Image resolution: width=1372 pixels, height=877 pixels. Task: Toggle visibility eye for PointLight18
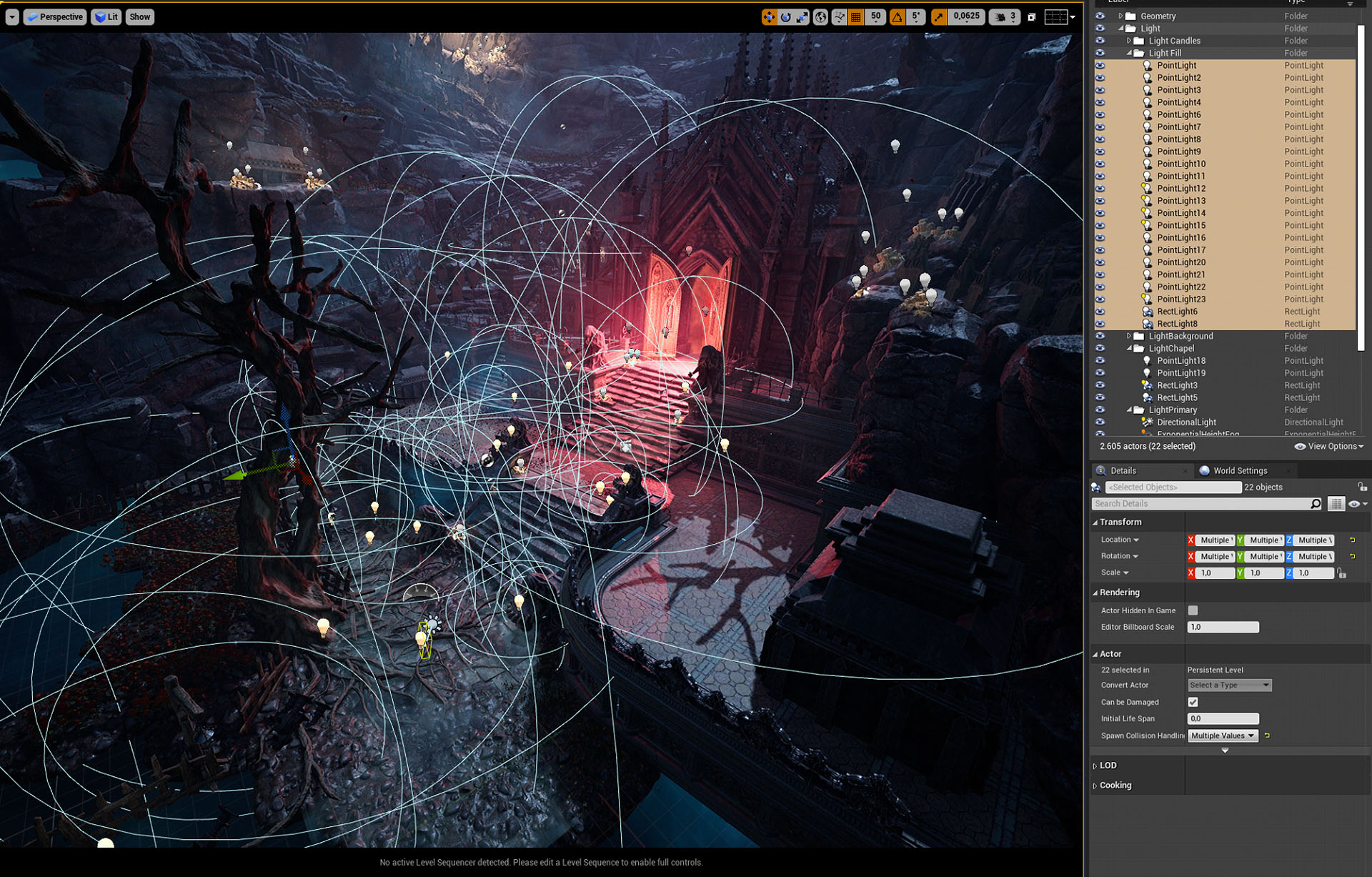[1100, 361]
